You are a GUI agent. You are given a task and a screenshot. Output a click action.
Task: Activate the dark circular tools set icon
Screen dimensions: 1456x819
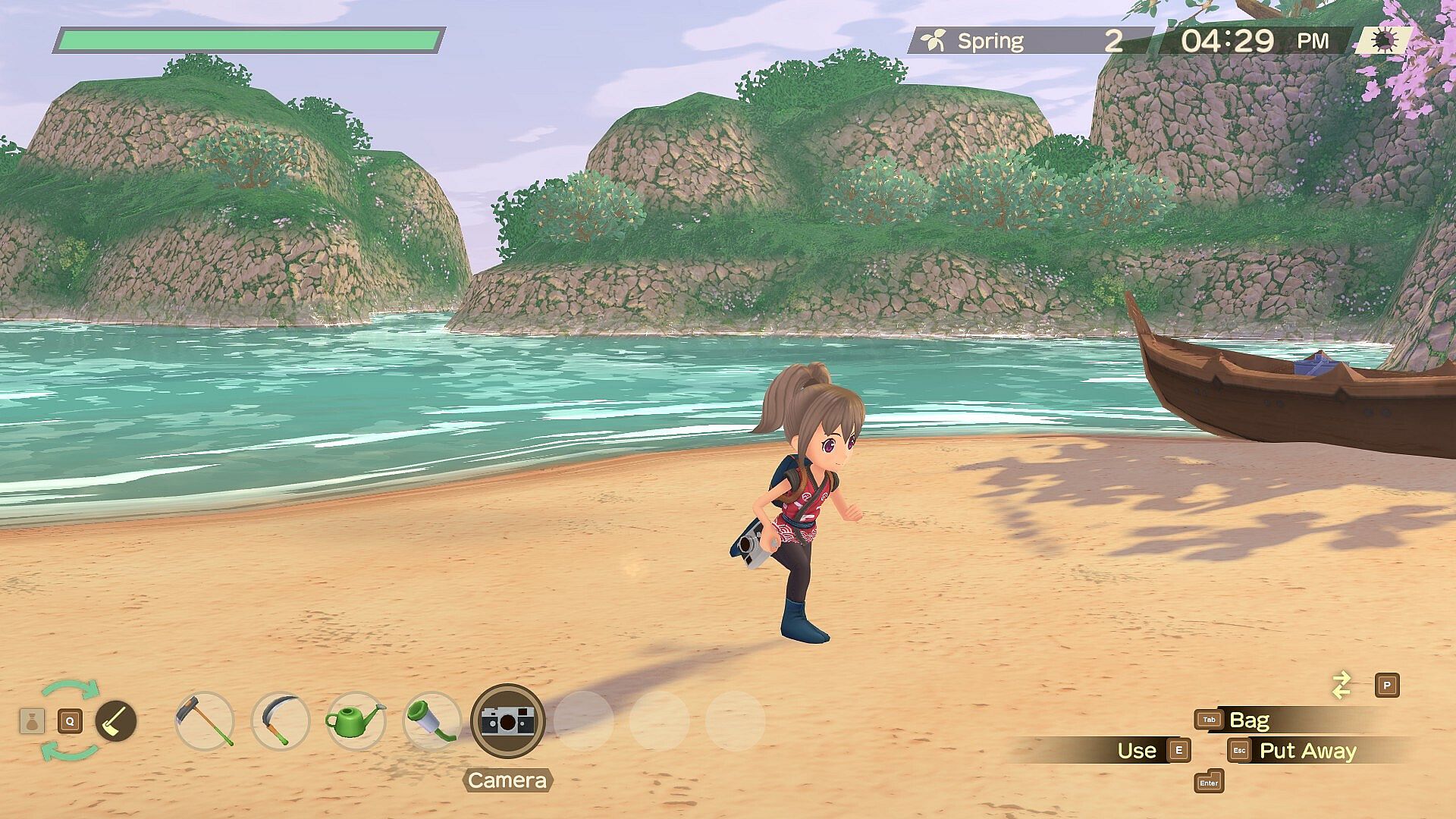[115, 720]
